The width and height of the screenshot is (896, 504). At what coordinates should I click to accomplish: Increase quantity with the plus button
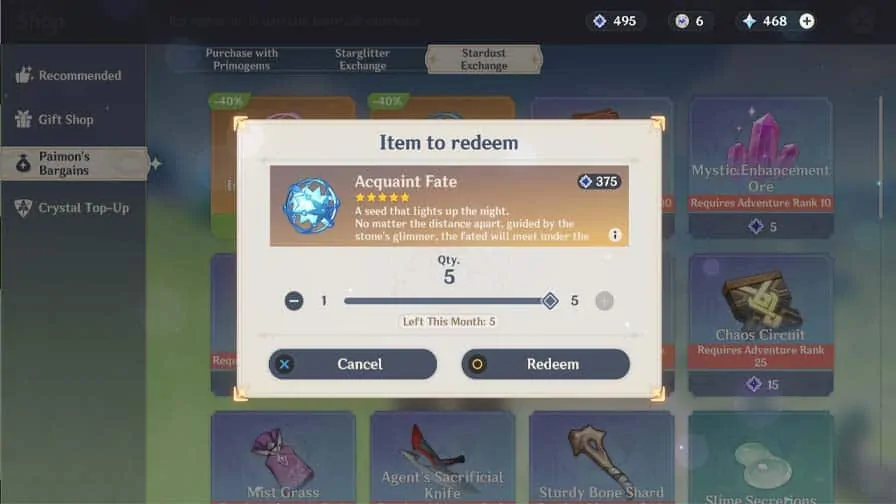point(604,301)
